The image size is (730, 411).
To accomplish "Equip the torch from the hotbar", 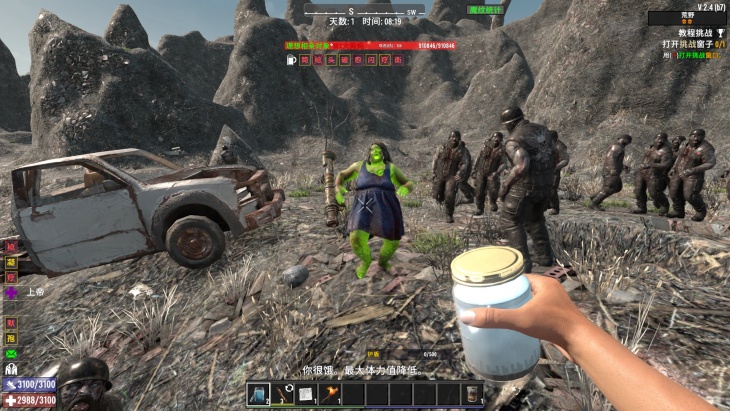I will pyautogui.click(x=329, y=394).
